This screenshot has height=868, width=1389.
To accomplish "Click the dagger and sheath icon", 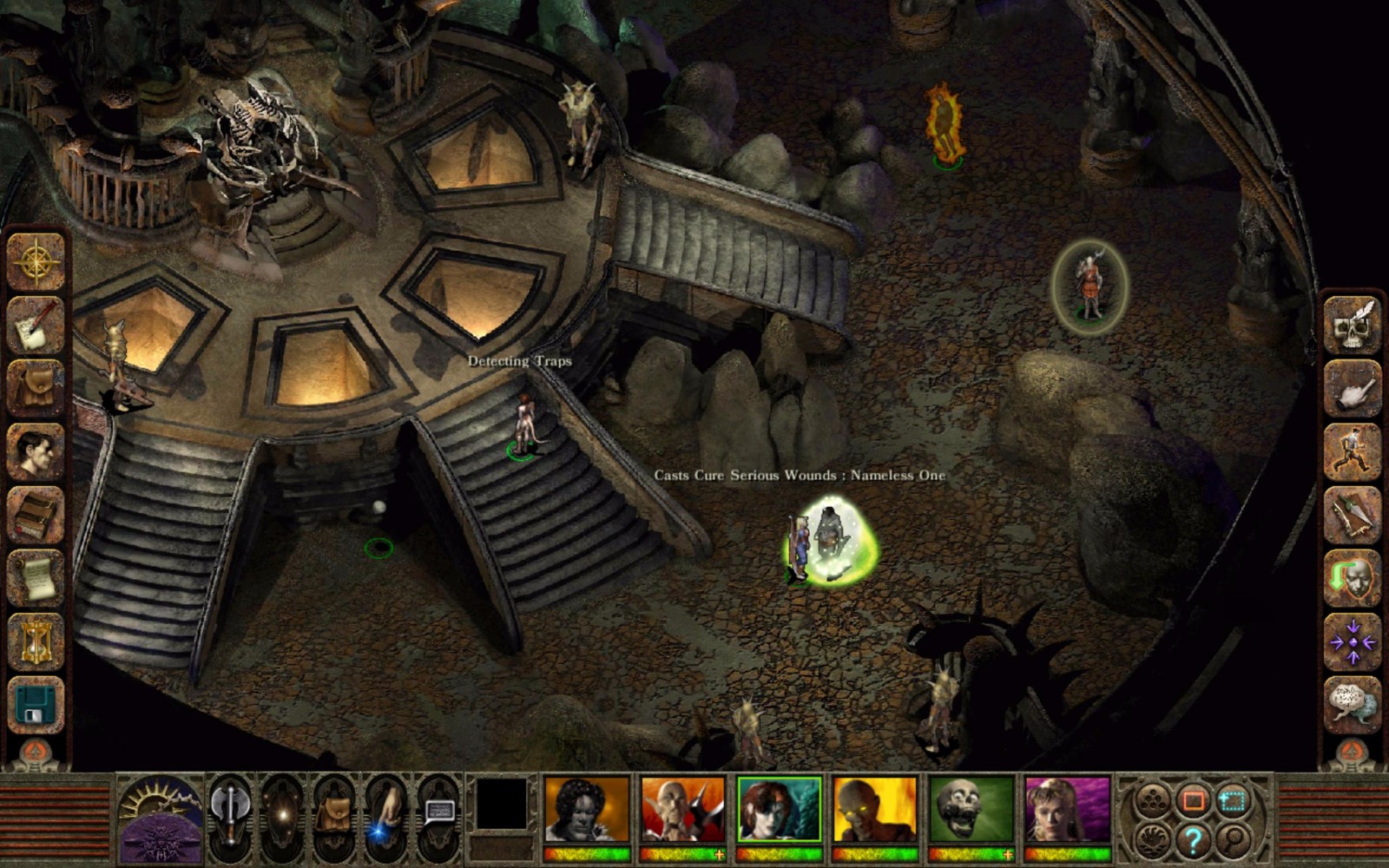I will point(1352,515).
